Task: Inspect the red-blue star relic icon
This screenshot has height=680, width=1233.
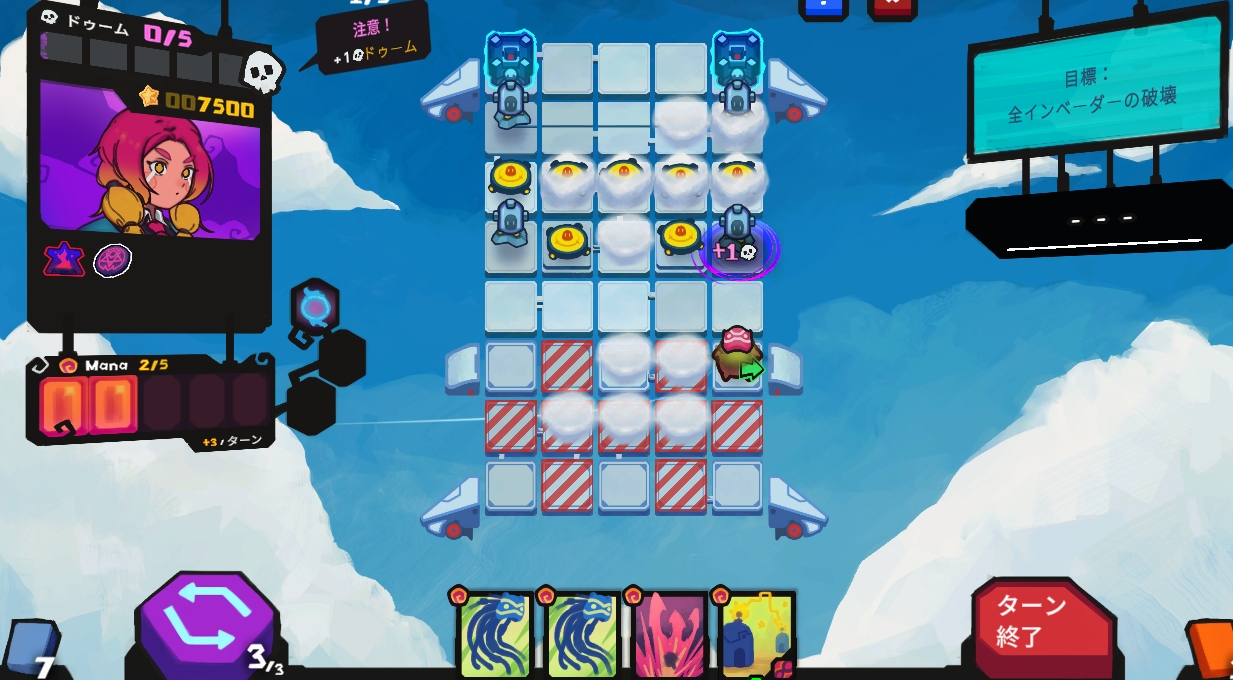Action: pos(64,260)
